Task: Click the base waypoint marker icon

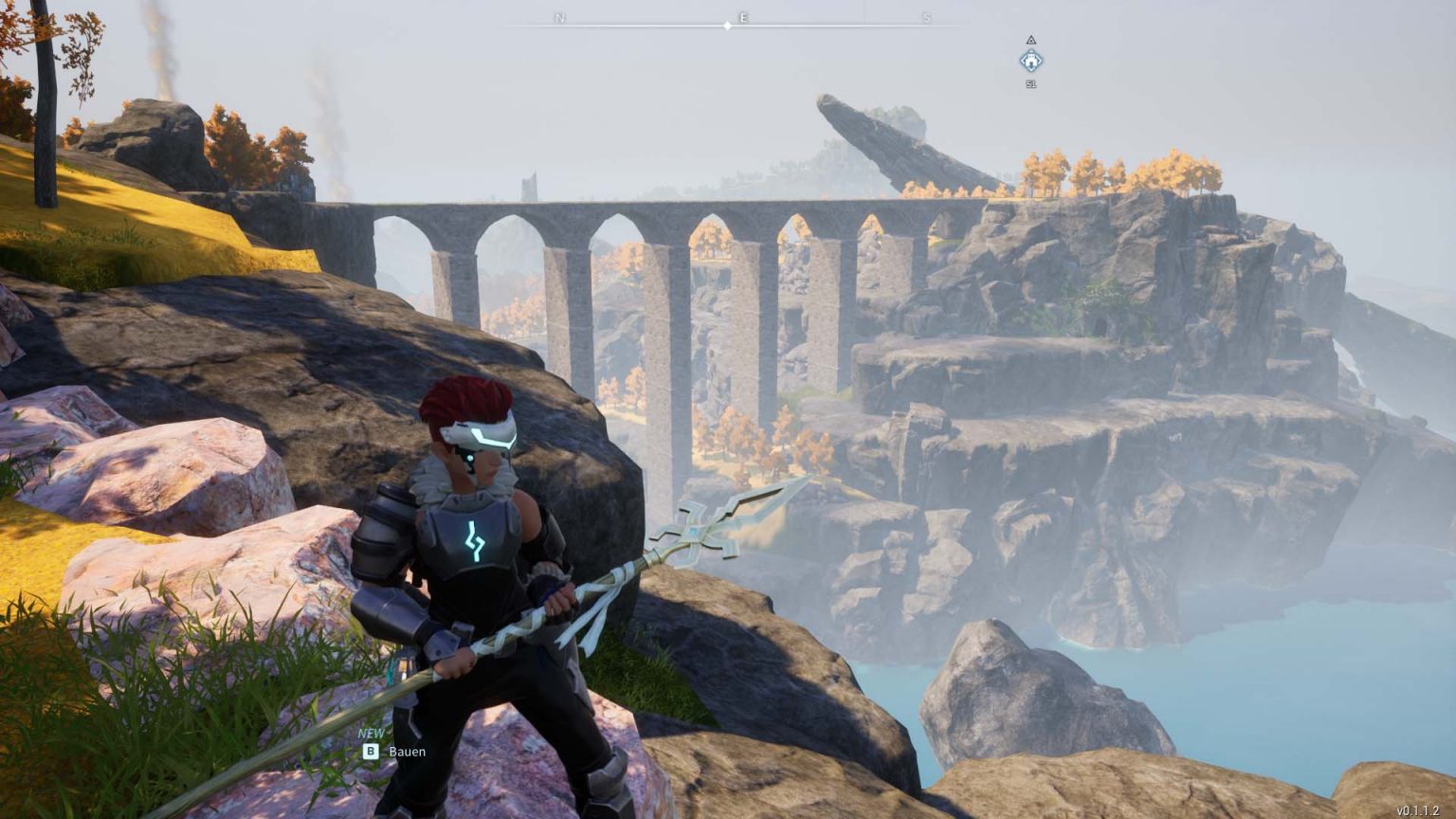Action: tap(1030, 62)
